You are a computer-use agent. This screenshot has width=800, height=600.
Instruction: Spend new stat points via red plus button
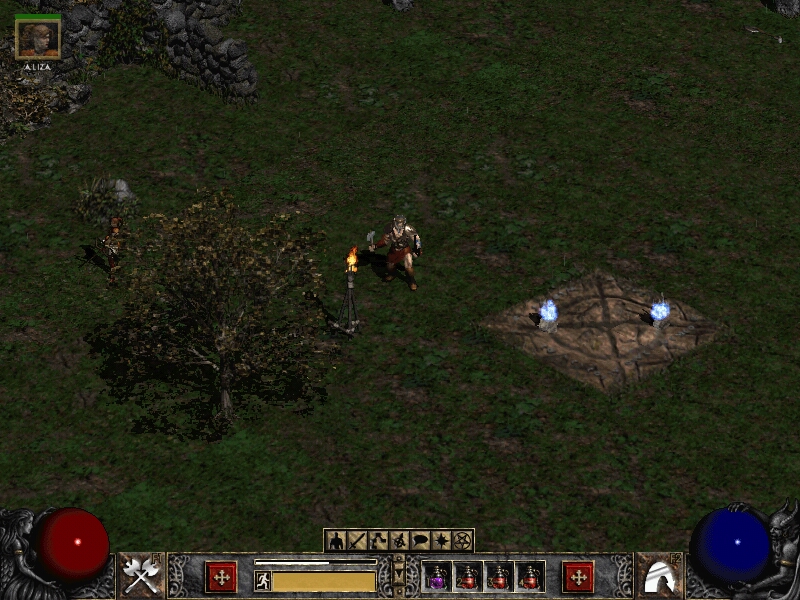[x=221, y=577]
